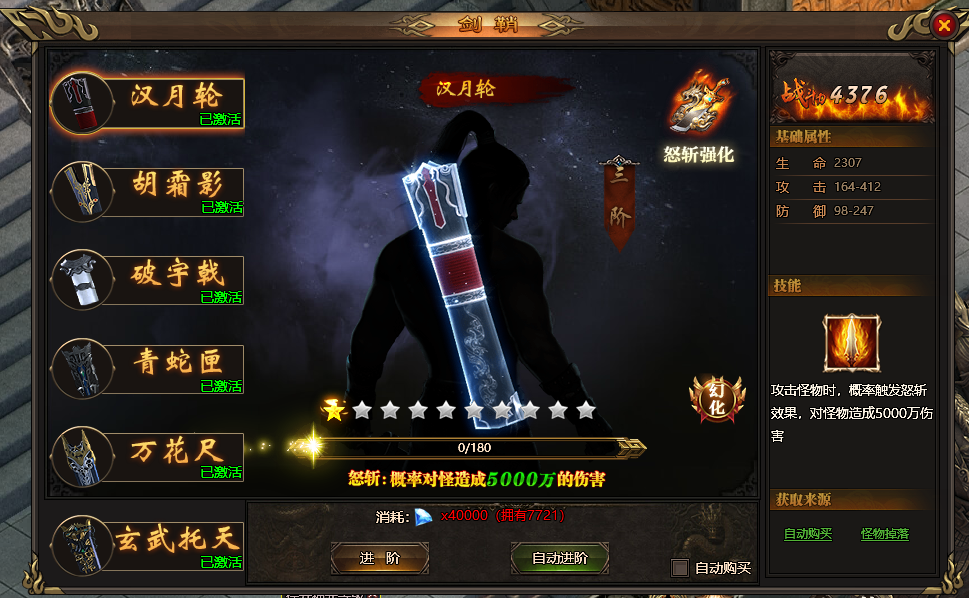Follow the 怪物掉落 monster drop link

pos(884,534)
